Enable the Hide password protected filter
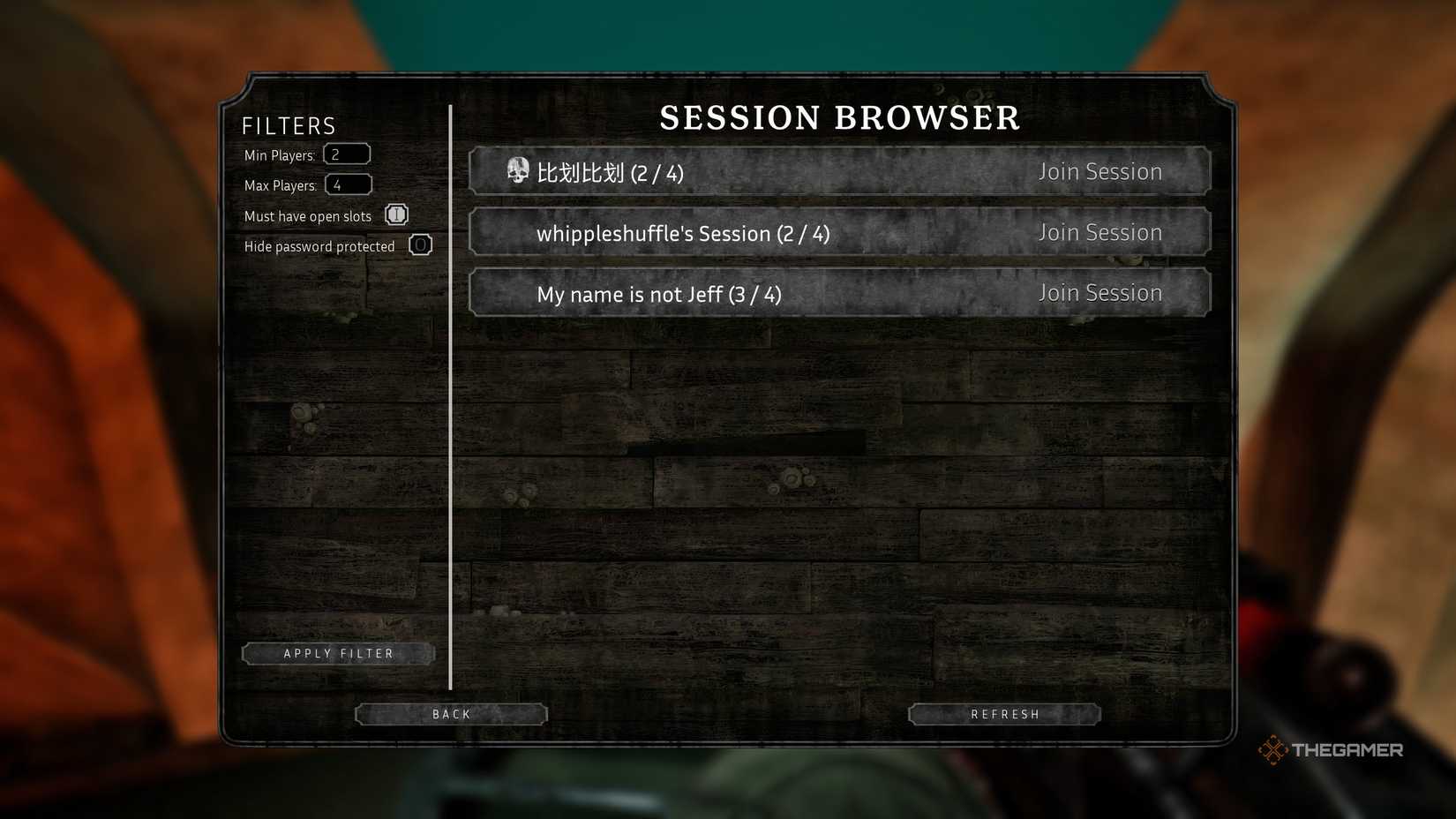 tap(421, 244)
